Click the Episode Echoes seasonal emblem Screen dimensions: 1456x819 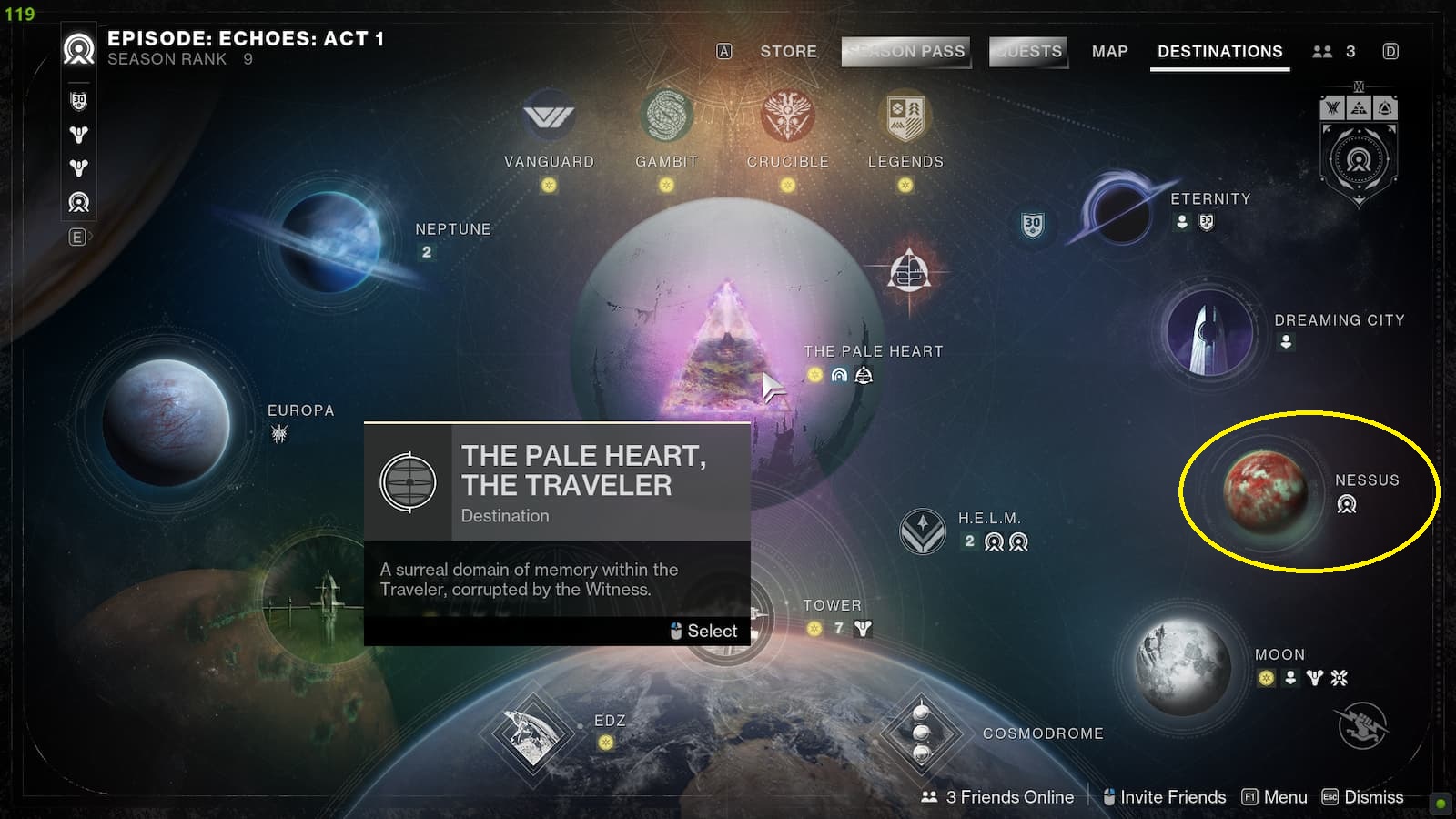click(77, 49)
